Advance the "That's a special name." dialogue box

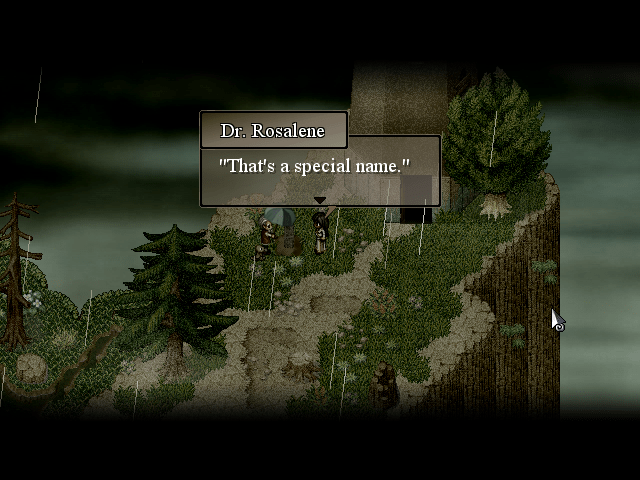point(320,169)
